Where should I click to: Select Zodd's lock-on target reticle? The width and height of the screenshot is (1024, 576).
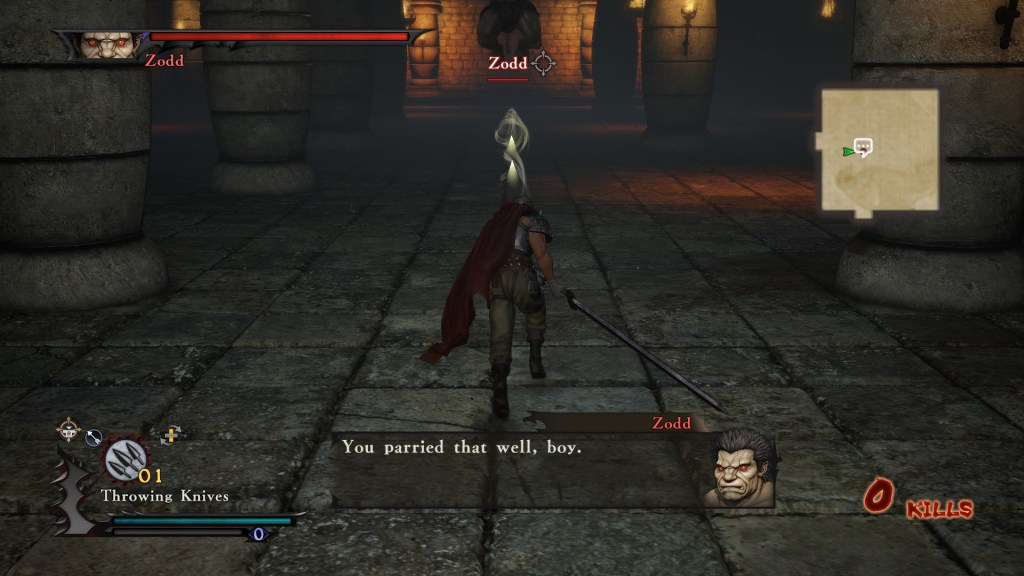[x=543, y=64]
